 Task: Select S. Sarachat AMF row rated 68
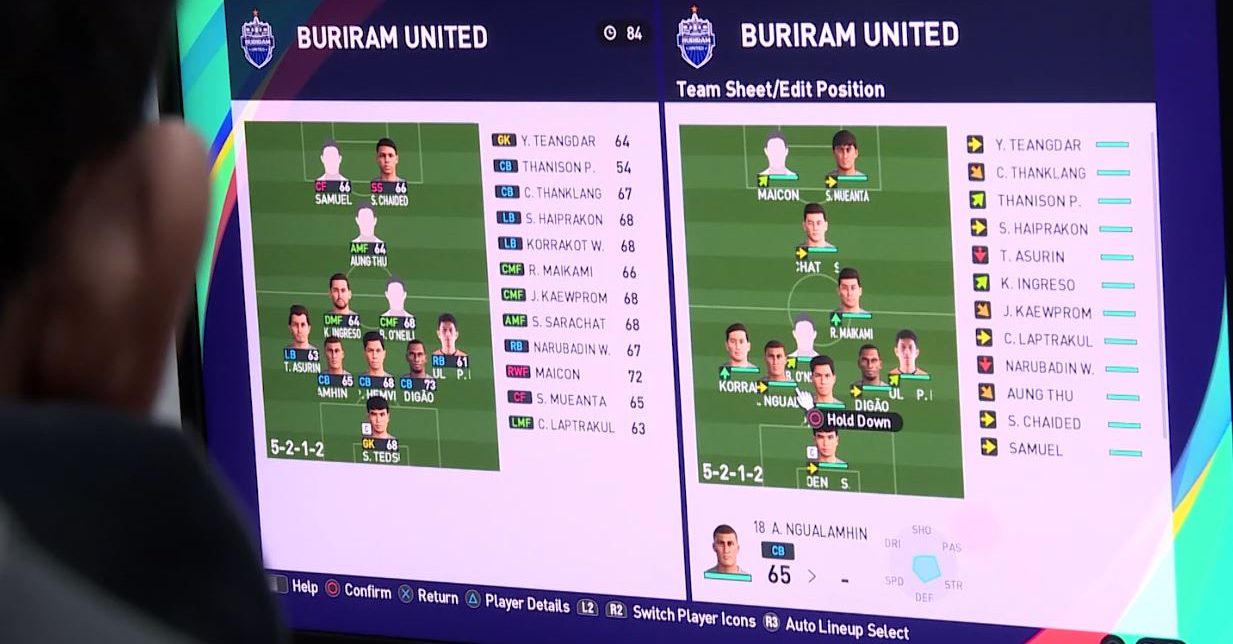coord(571,323)
